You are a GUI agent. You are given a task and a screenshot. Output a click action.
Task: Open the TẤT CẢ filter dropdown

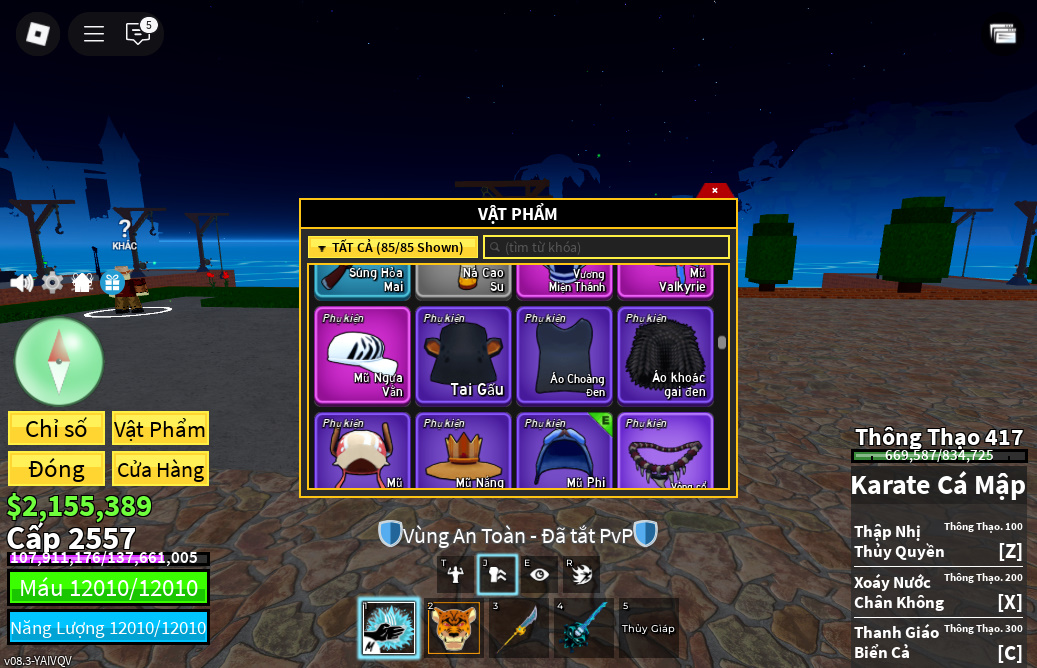coord(393,247)
